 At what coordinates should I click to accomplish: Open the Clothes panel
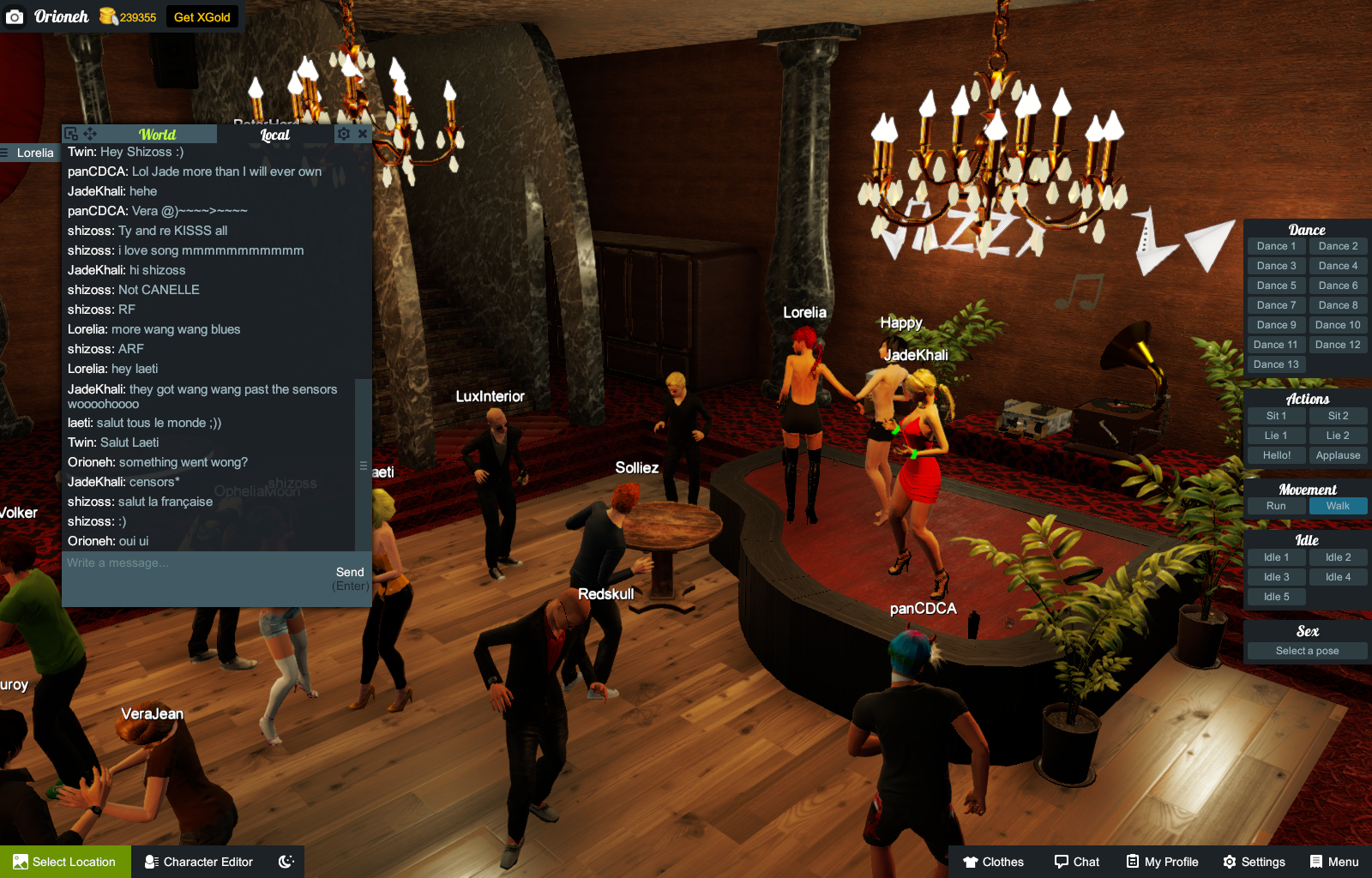pos(993,862)
